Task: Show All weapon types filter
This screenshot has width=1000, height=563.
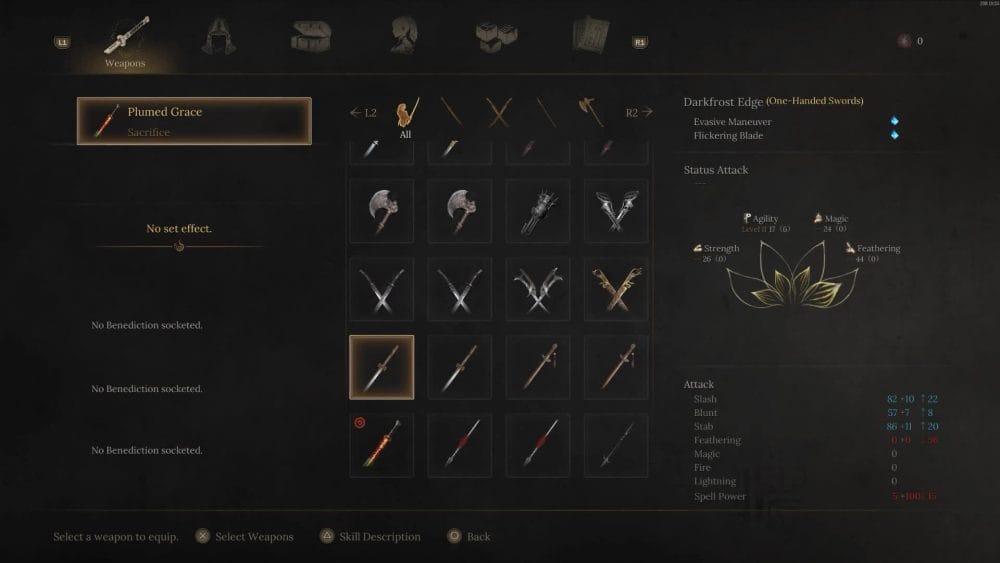Action: pyautogui.click(x=406, y=113)
